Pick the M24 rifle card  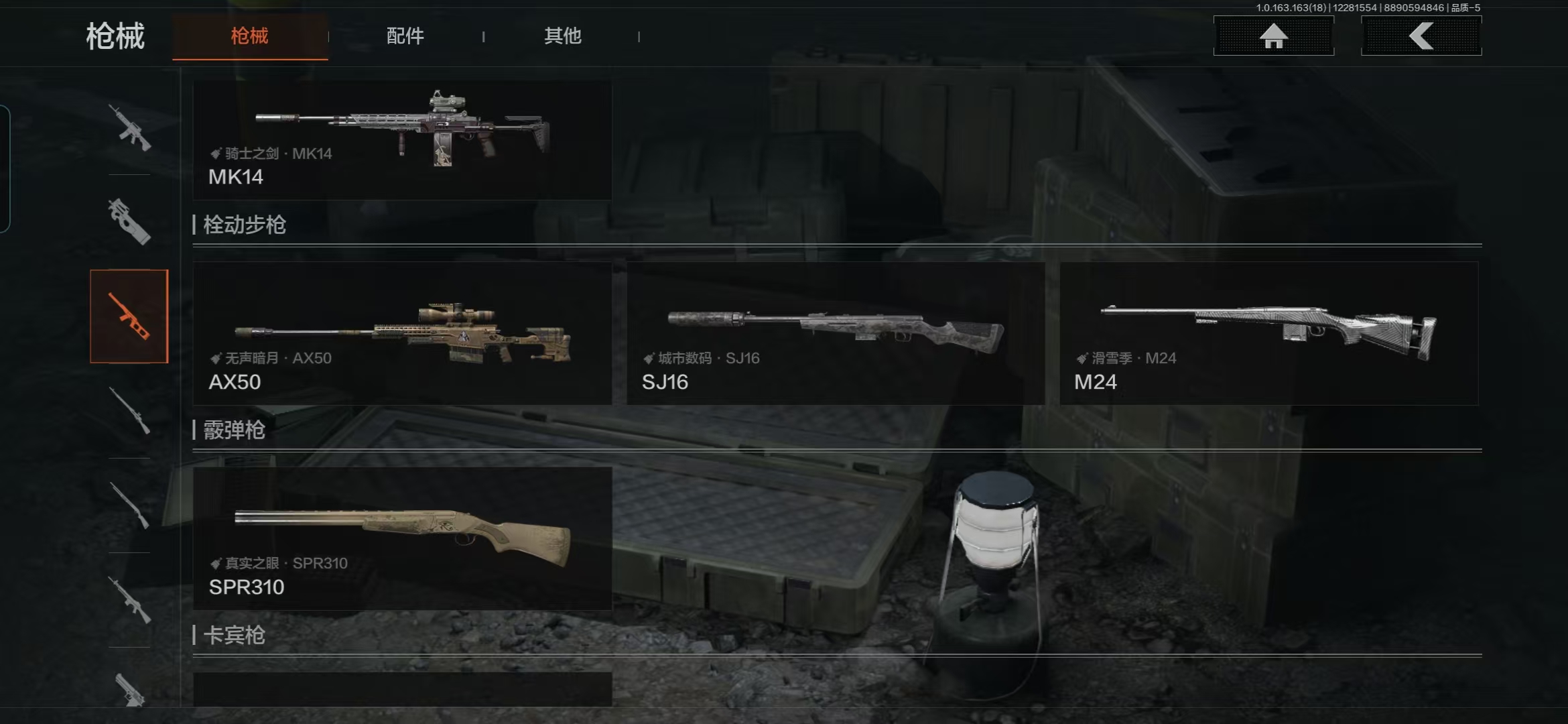tap(1268, 333)
